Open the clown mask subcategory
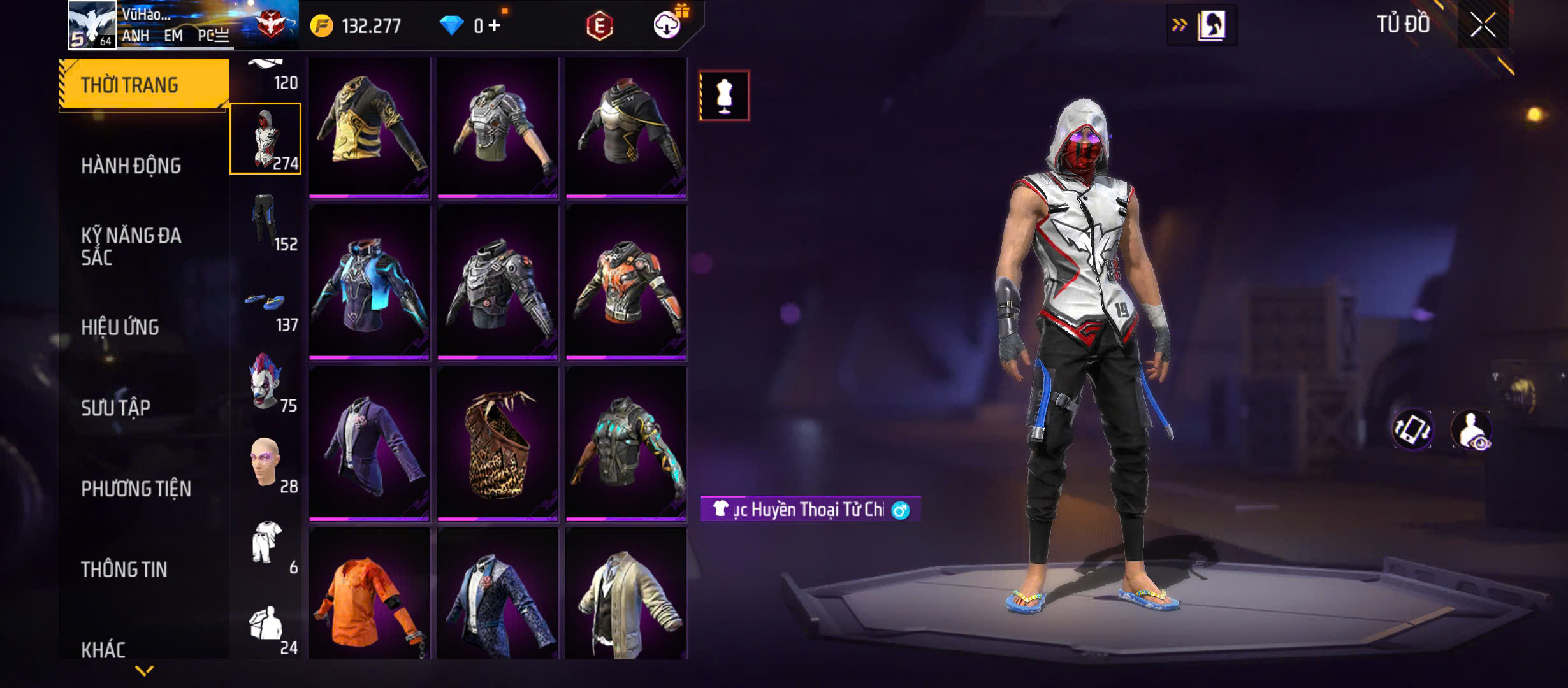Viewport: 1568px width, 688px height. (x=266, y=382)
